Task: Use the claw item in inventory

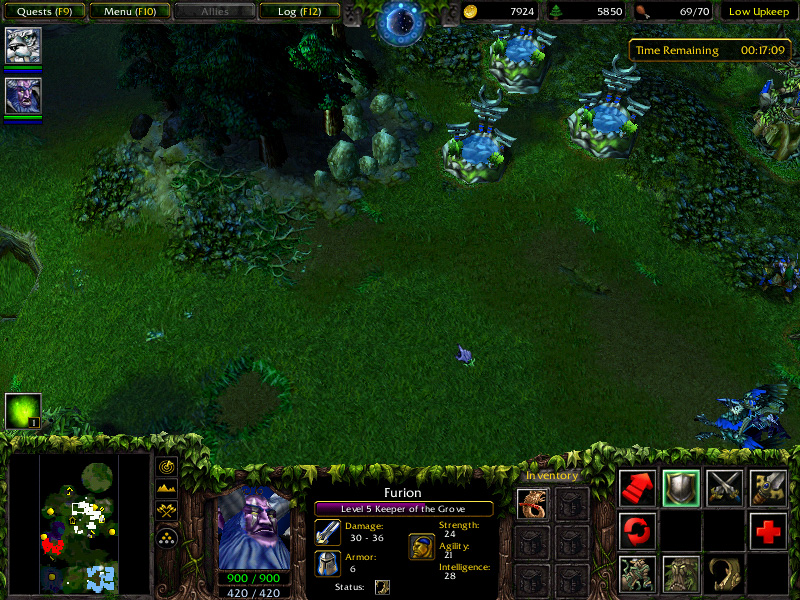Action: pyautogui.click(x=533, y=503)
